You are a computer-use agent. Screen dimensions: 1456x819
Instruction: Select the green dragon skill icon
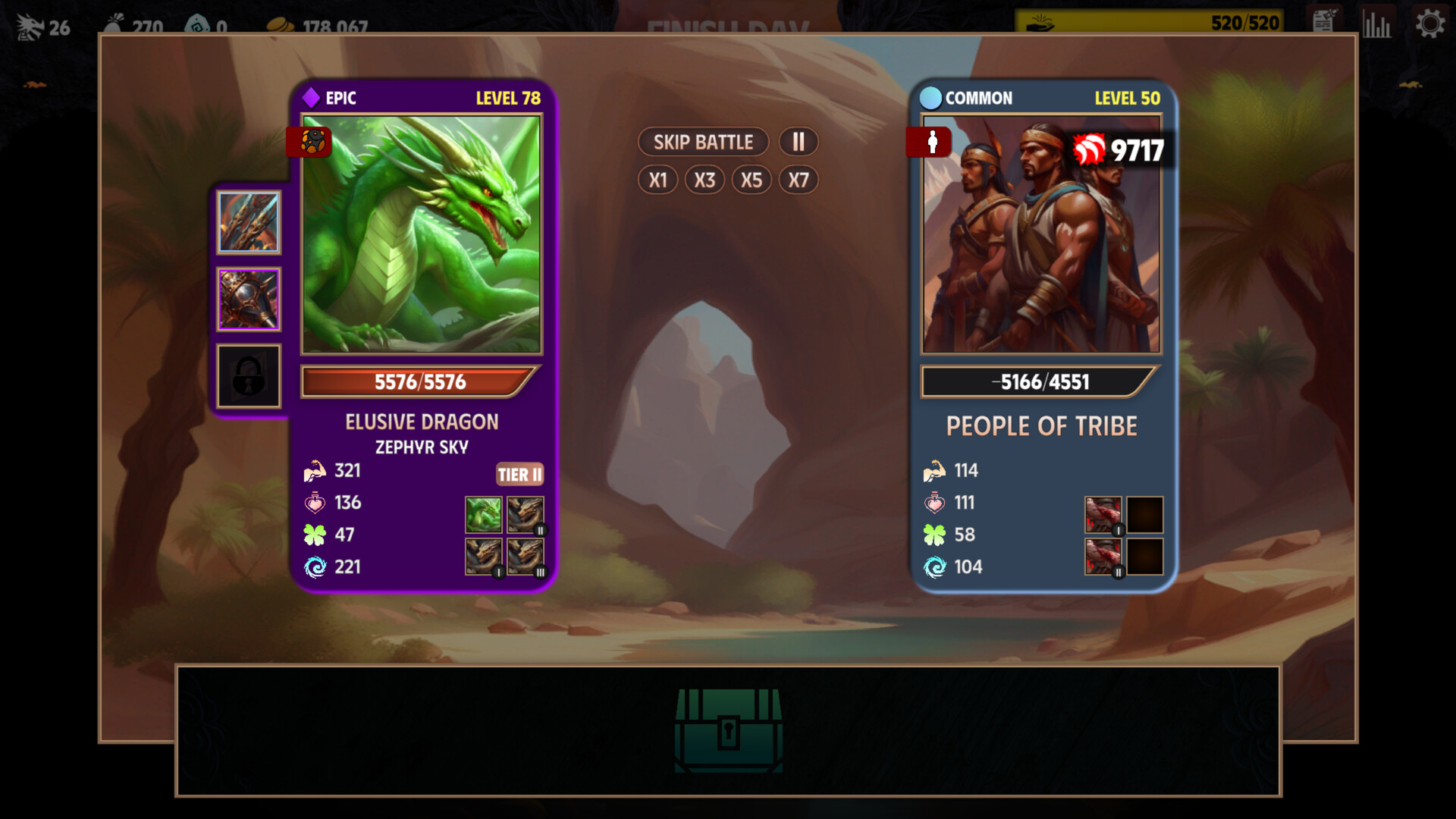[483, 515]
